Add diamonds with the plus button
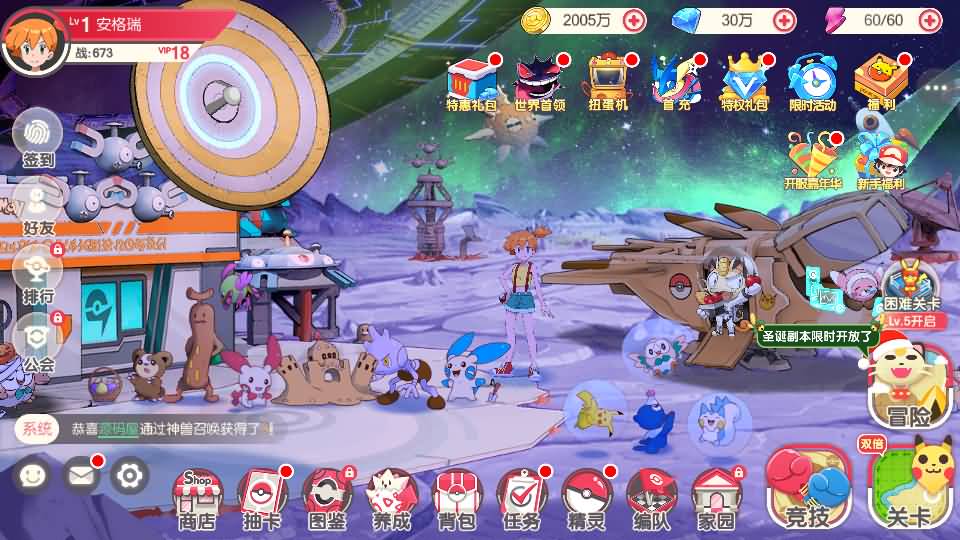This screenshot has height=540, width=960. 785,19
